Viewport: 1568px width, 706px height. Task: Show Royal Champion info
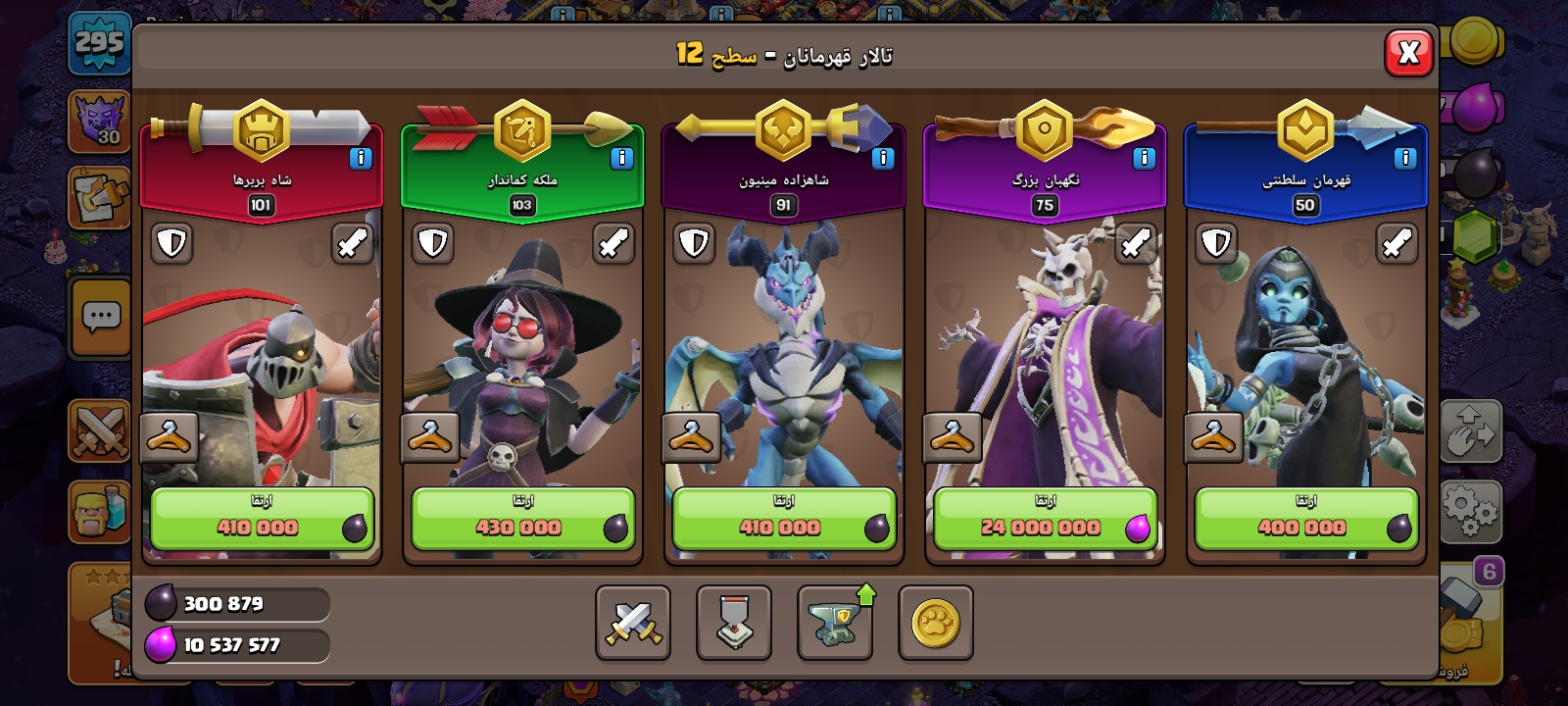click(x=1404, y=158)
